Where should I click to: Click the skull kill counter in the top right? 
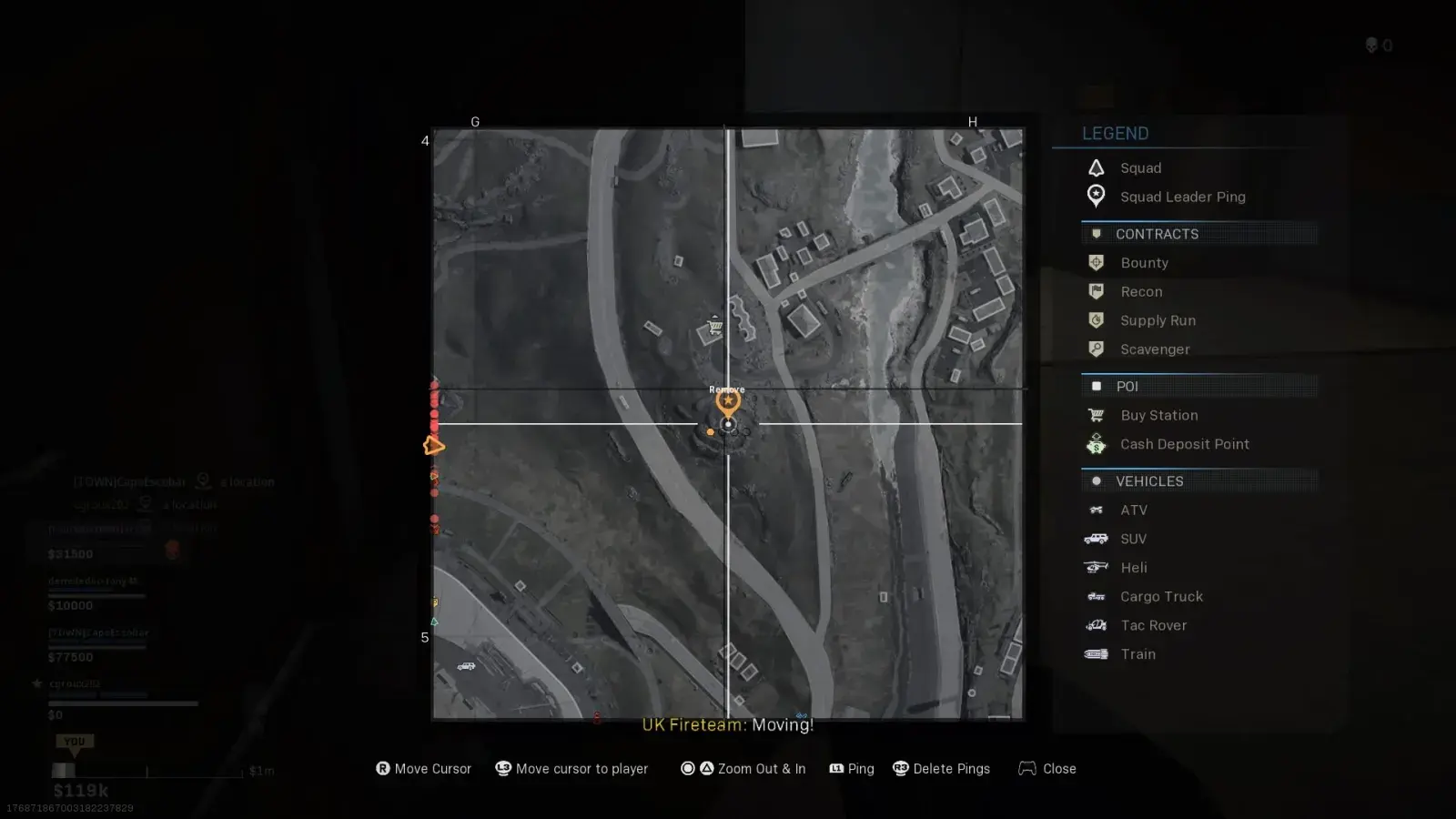1373,45
